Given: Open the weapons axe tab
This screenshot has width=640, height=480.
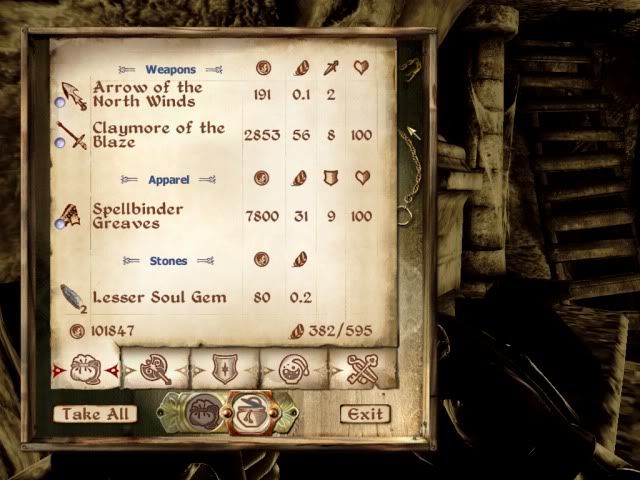Looking at the screenshot, I should click(x=155, y=370).
